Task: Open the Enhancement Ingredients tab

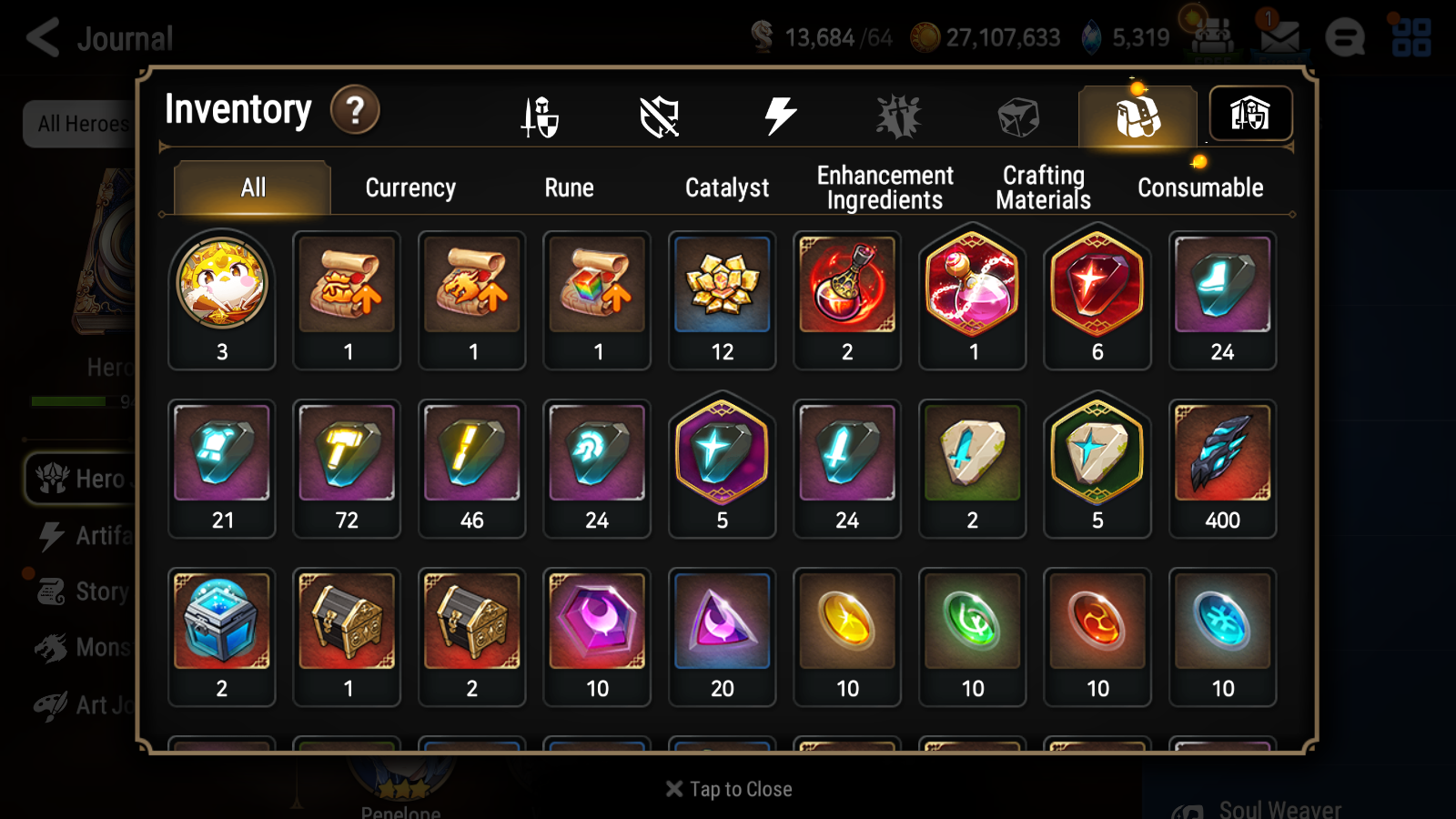Action: [885, 187]
